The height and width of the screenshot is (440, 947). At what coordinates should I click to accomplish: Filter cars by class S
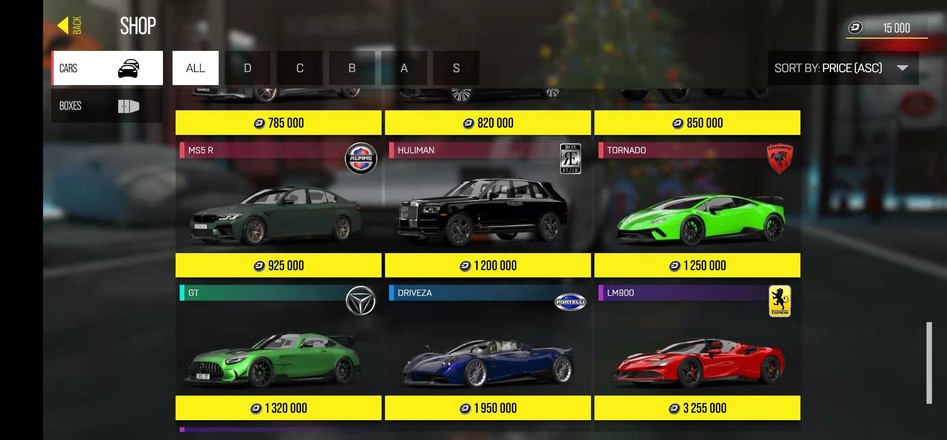[456, 68]
